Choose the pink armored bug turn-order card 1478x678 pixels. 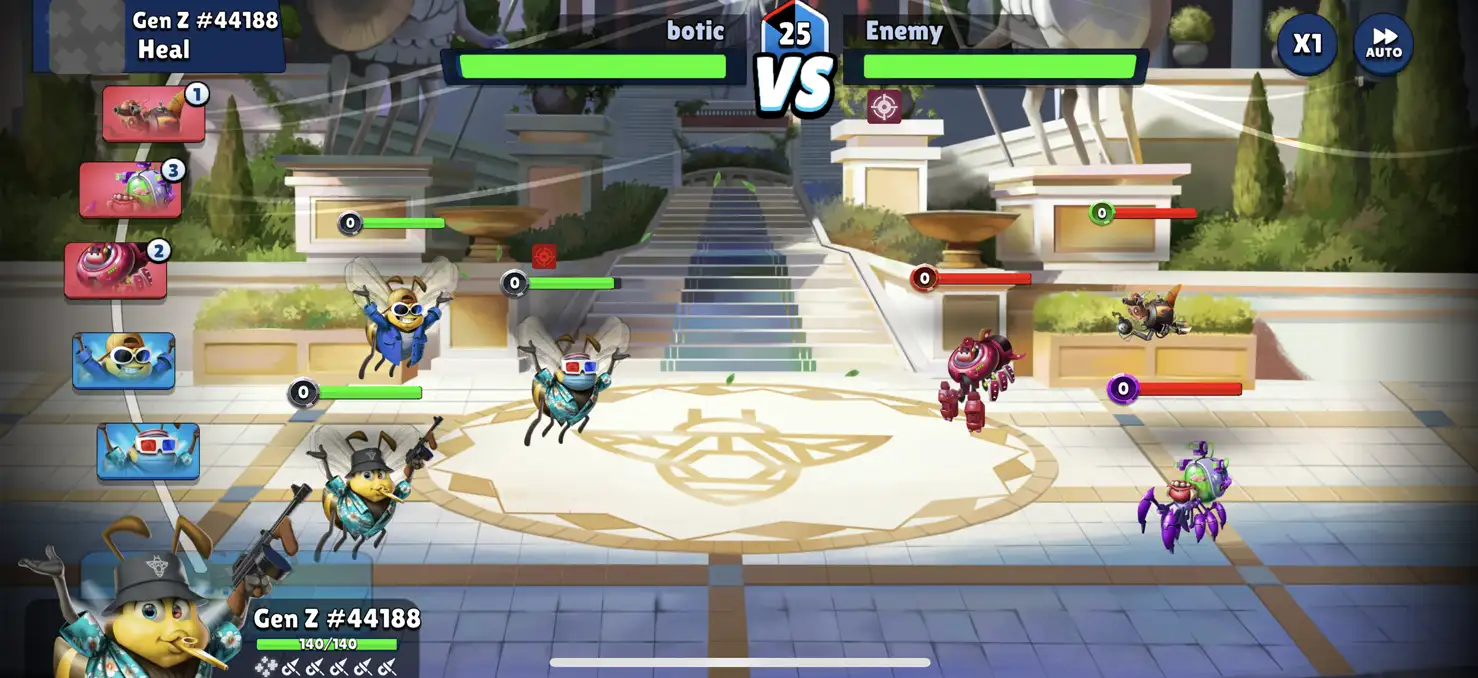pos(116,270)
